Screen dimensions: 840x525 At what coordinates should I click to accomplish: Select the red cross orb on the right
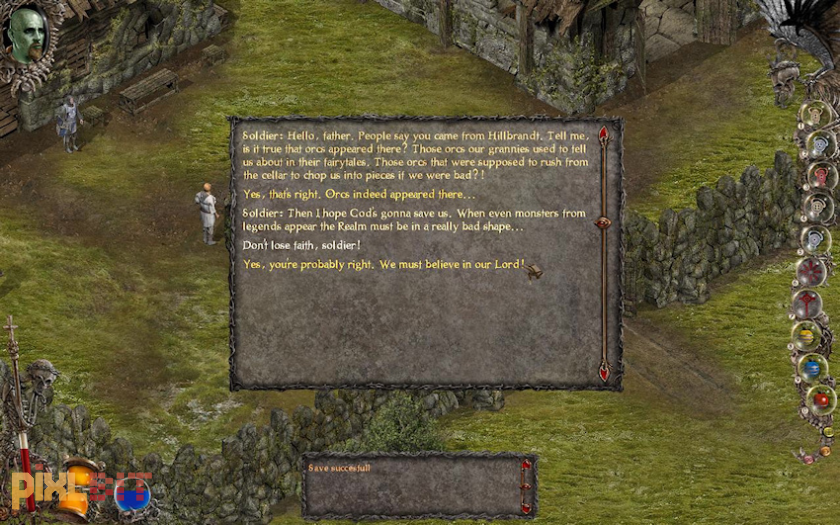pyautogui.click(x=806, y=303)
